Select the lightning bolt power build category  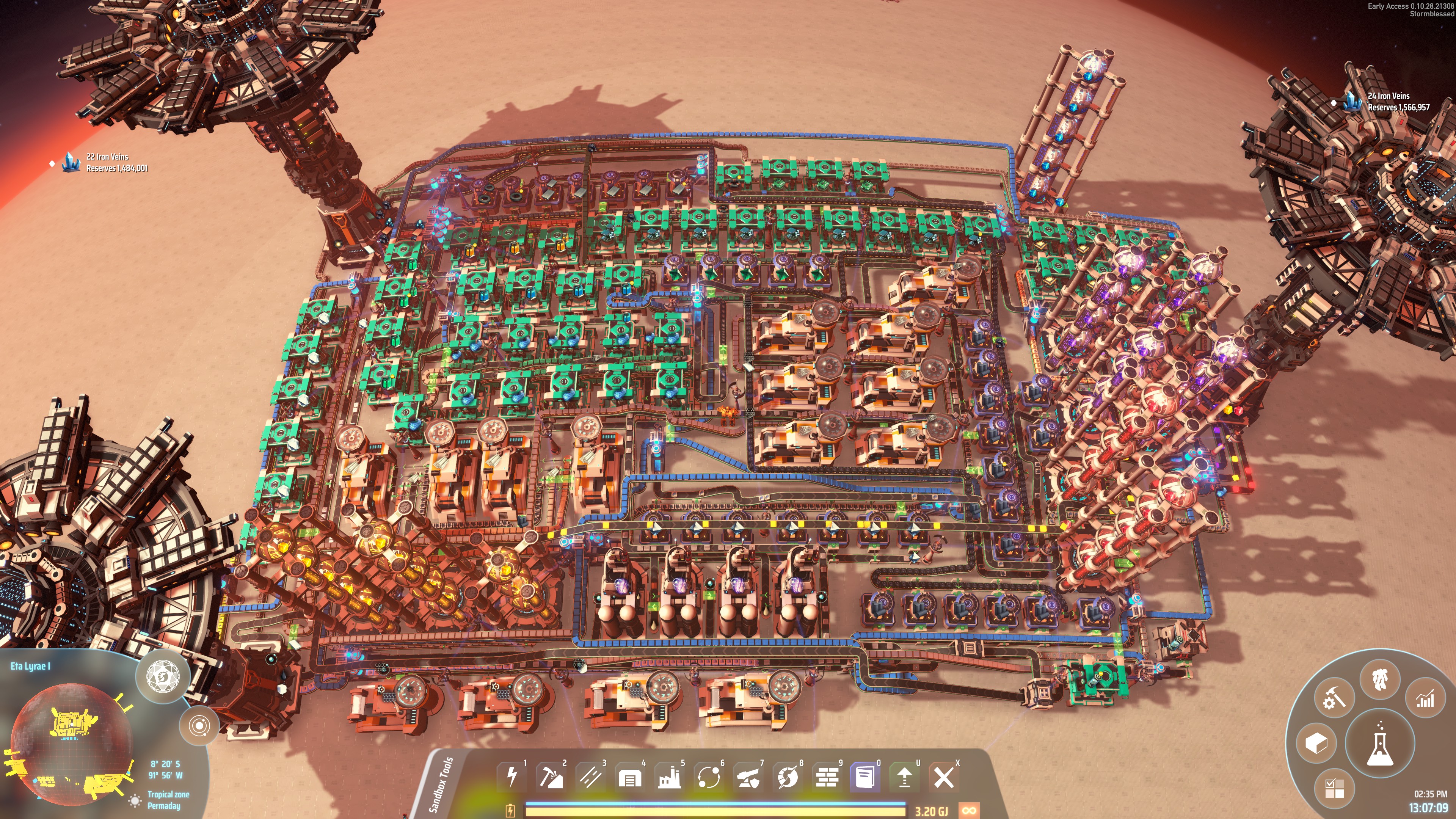click(x=512, y=777)
